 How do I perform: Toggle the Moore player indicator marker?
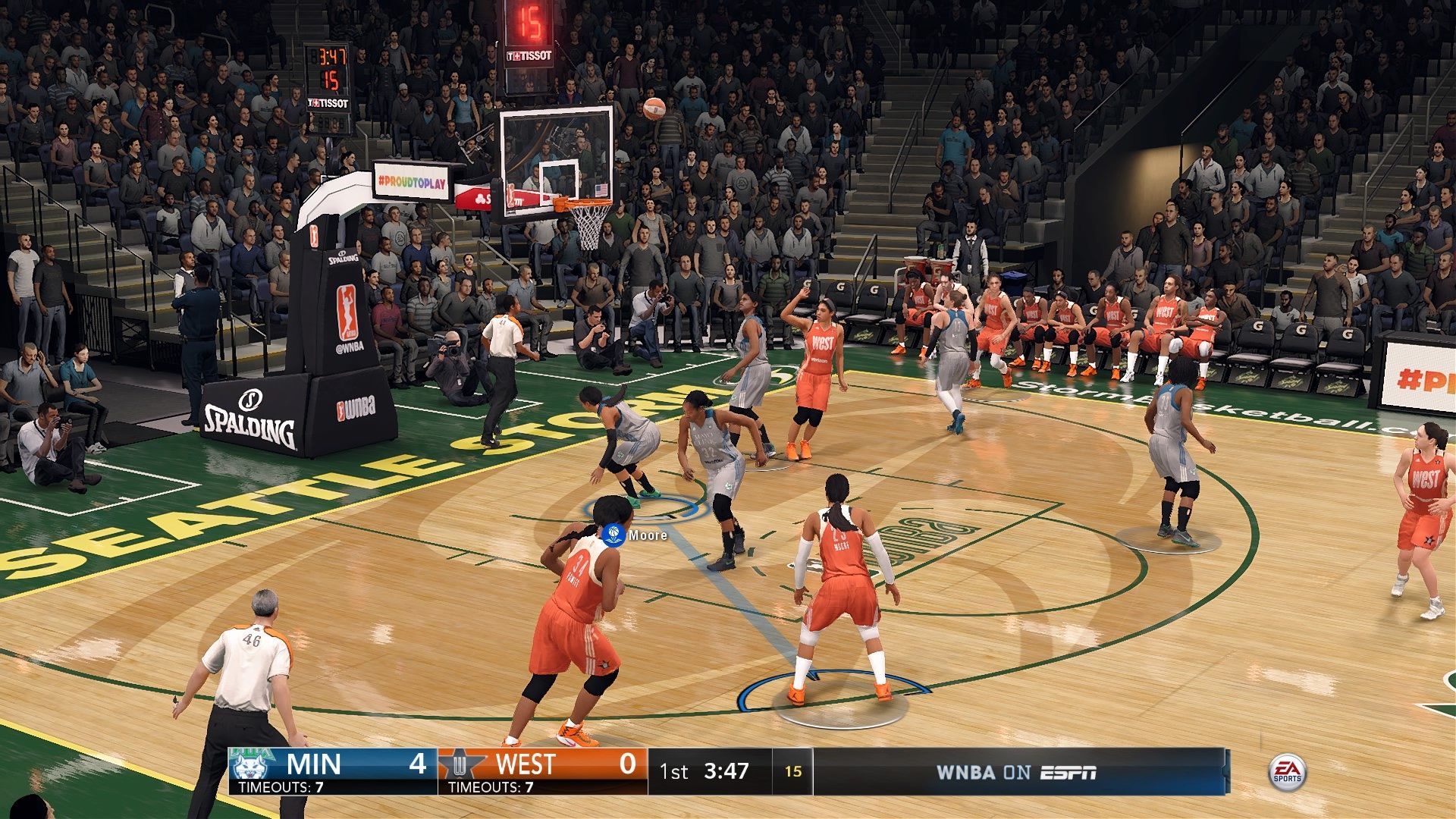tap(616, 535)
